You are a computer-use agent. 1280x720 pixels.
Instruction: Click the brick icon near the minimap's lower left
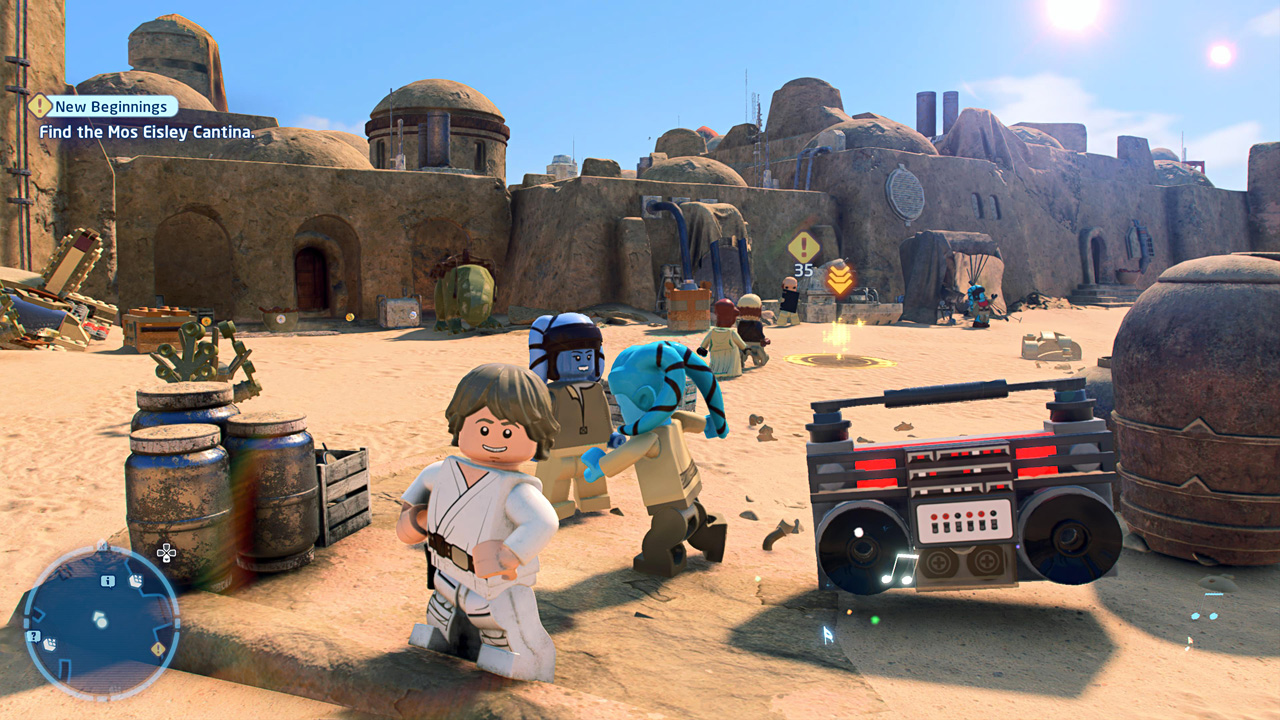(49, 642)
